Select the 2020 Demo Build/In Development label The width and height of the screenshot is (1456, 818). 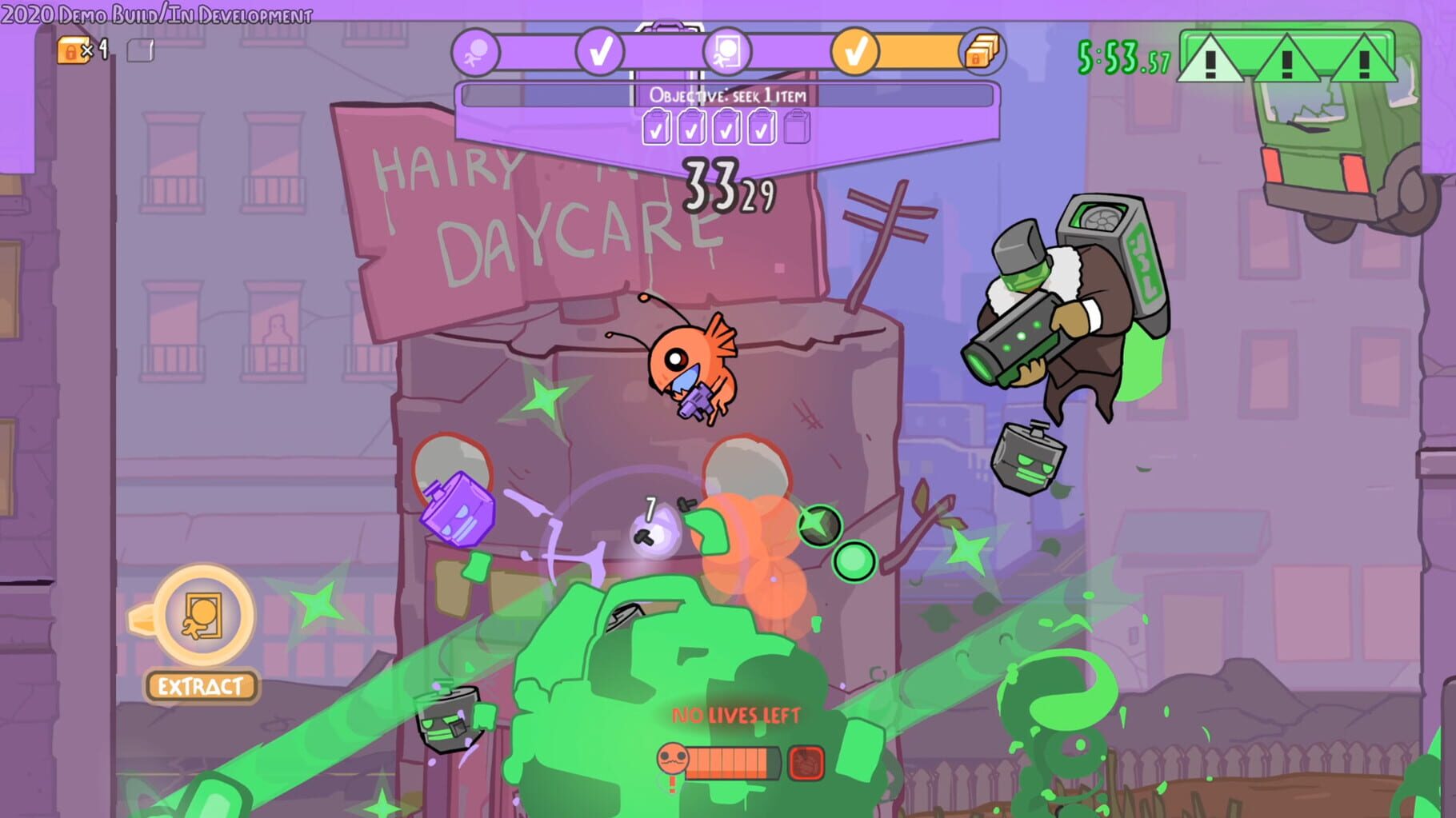(x=155, y=13)
